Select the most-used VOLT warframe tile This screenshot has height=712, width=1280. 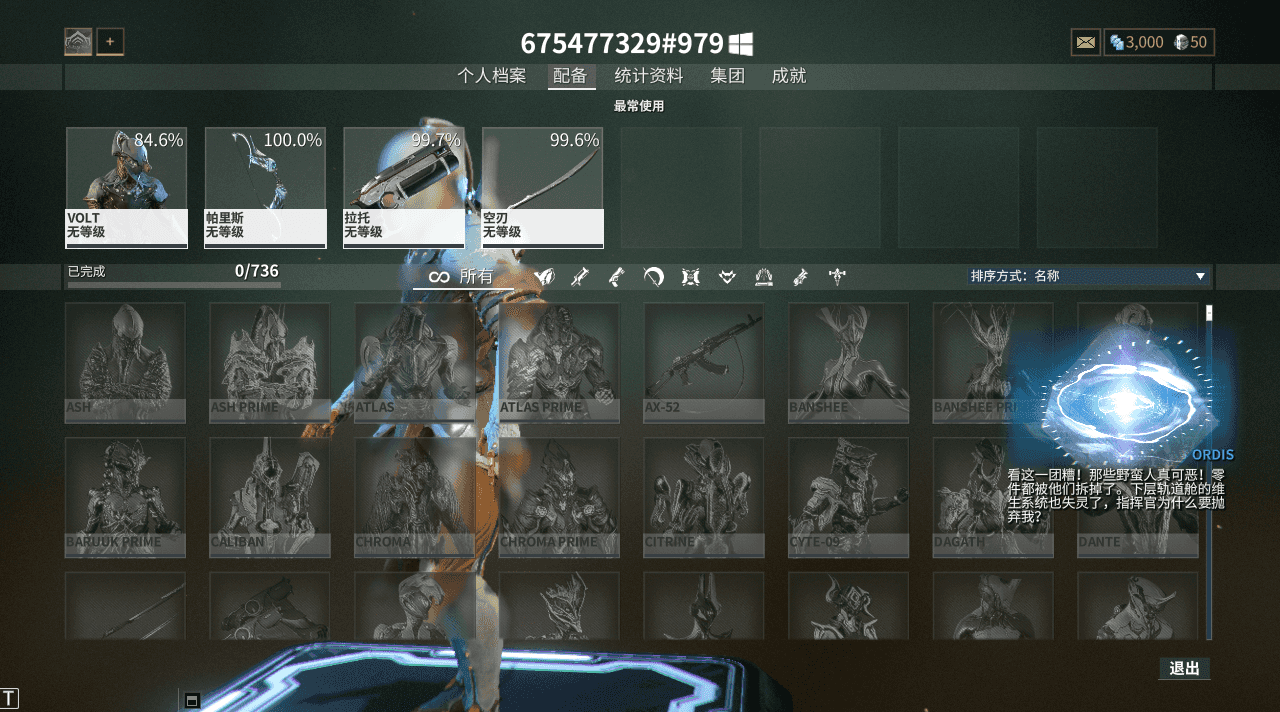[126, 187]
